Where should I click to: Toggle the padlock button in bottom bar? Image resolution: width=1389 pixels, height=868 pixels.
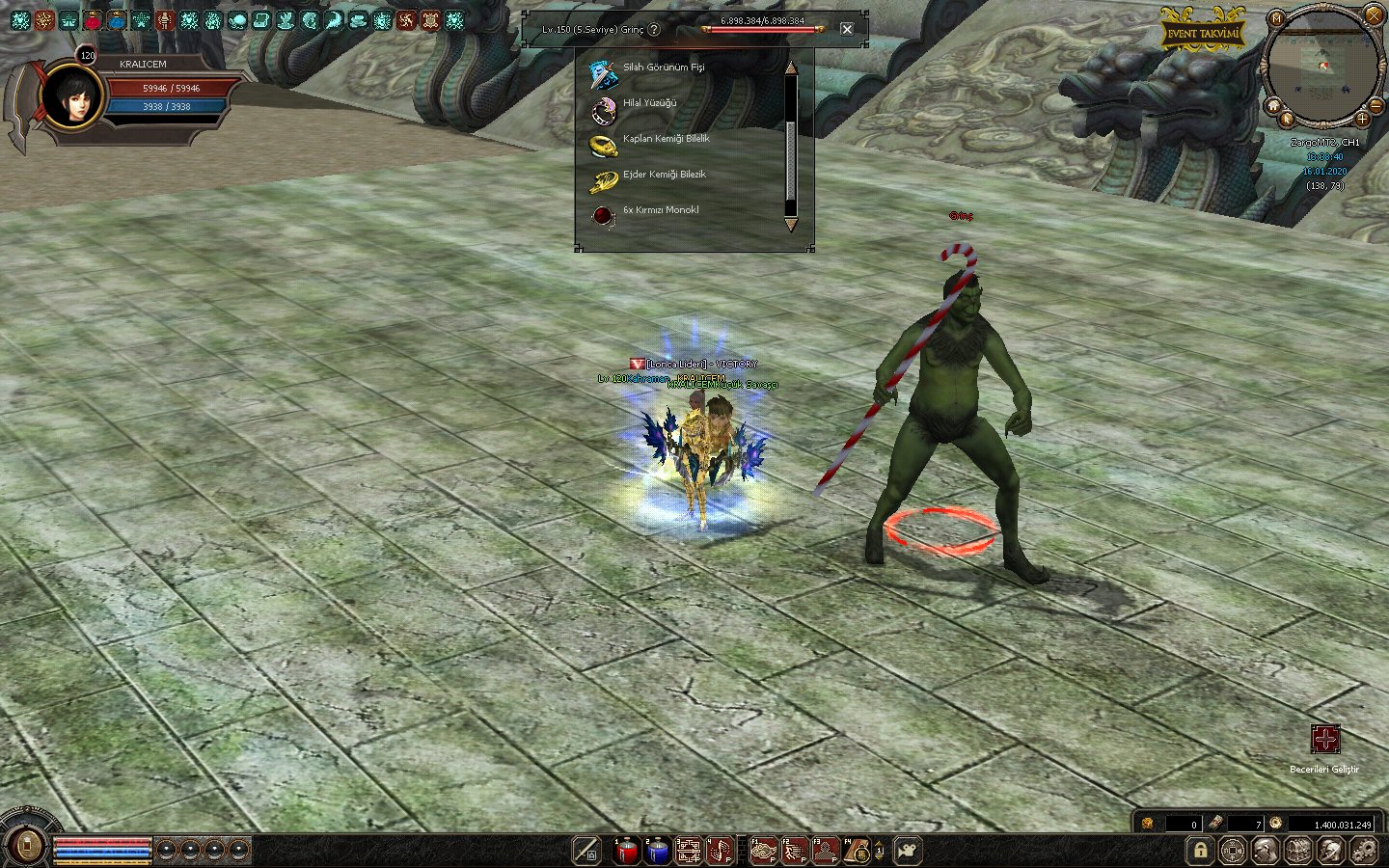[x=1200, y=851]
